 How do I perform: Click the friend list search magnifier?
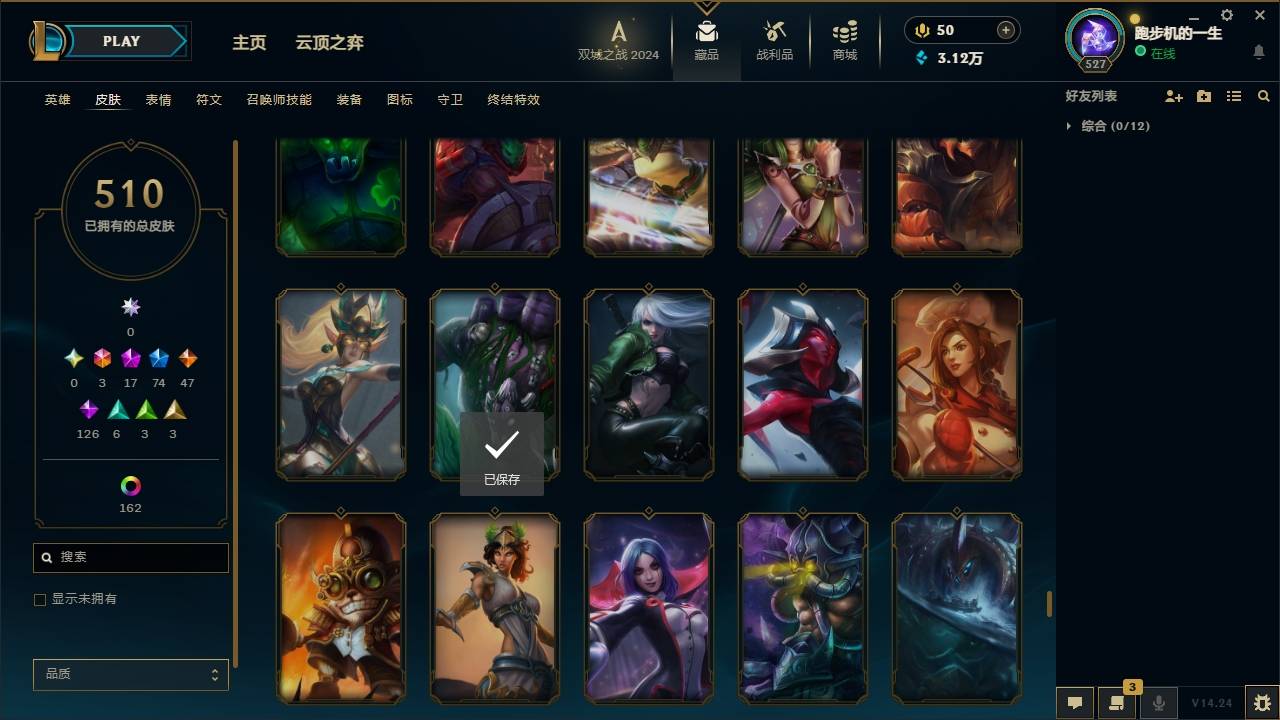coord(1264,96)
